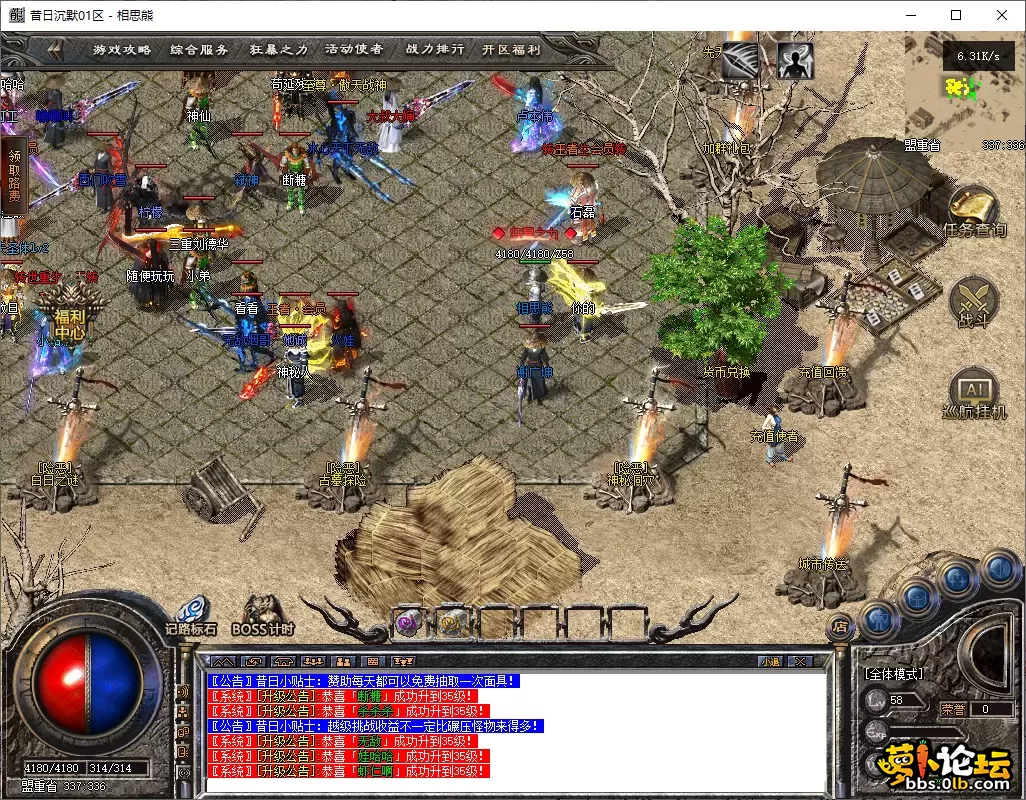The width and height of the screenshot is (1026, 800).
Task: Open the minimap in the corner
Action: [963, 92]
